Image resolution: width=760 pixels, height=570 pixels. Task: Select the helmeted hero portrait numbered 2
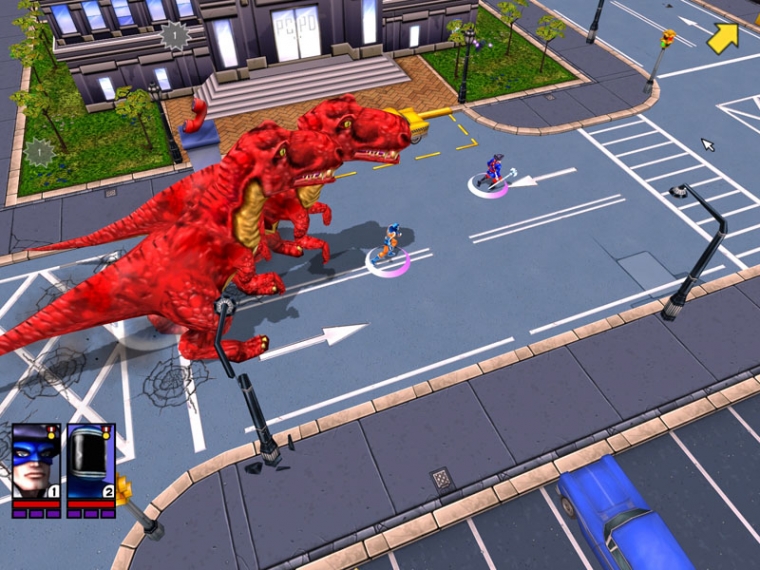pyautogui.click(x=91, y=462)
